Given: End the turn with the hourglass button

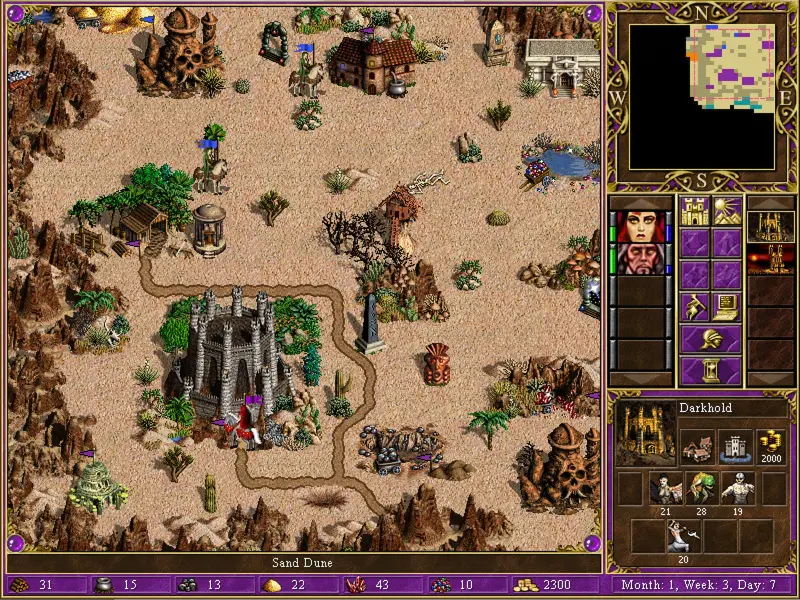Looking at the screenshot, I should coord(711,371).
